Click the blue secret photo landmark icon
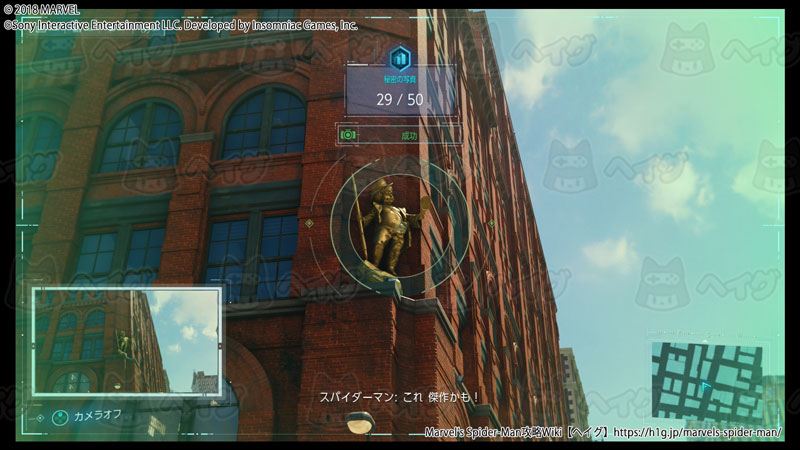800x450 pixels. coord(401,57)
